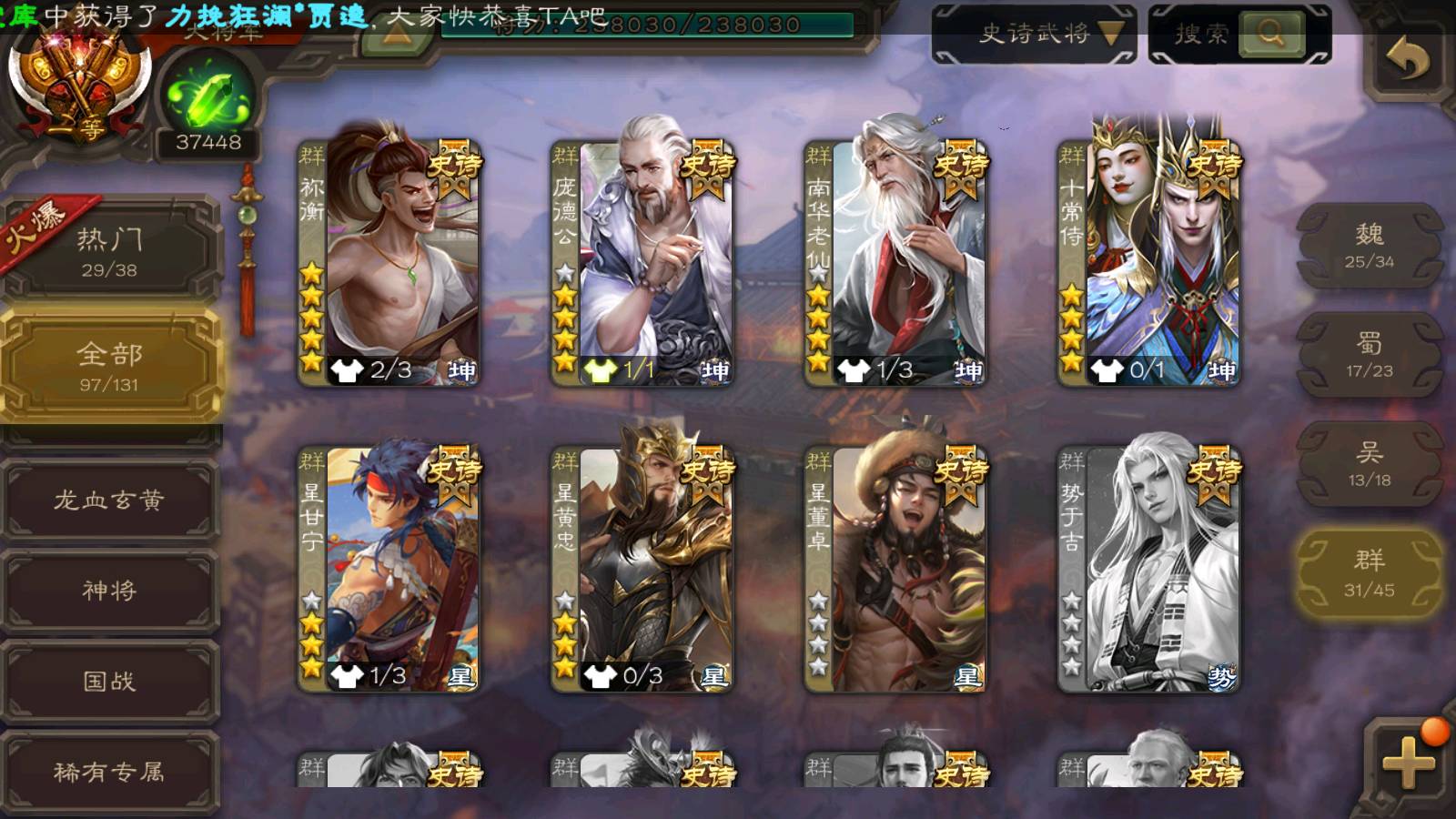Filter by 吴 faction

1369,464
